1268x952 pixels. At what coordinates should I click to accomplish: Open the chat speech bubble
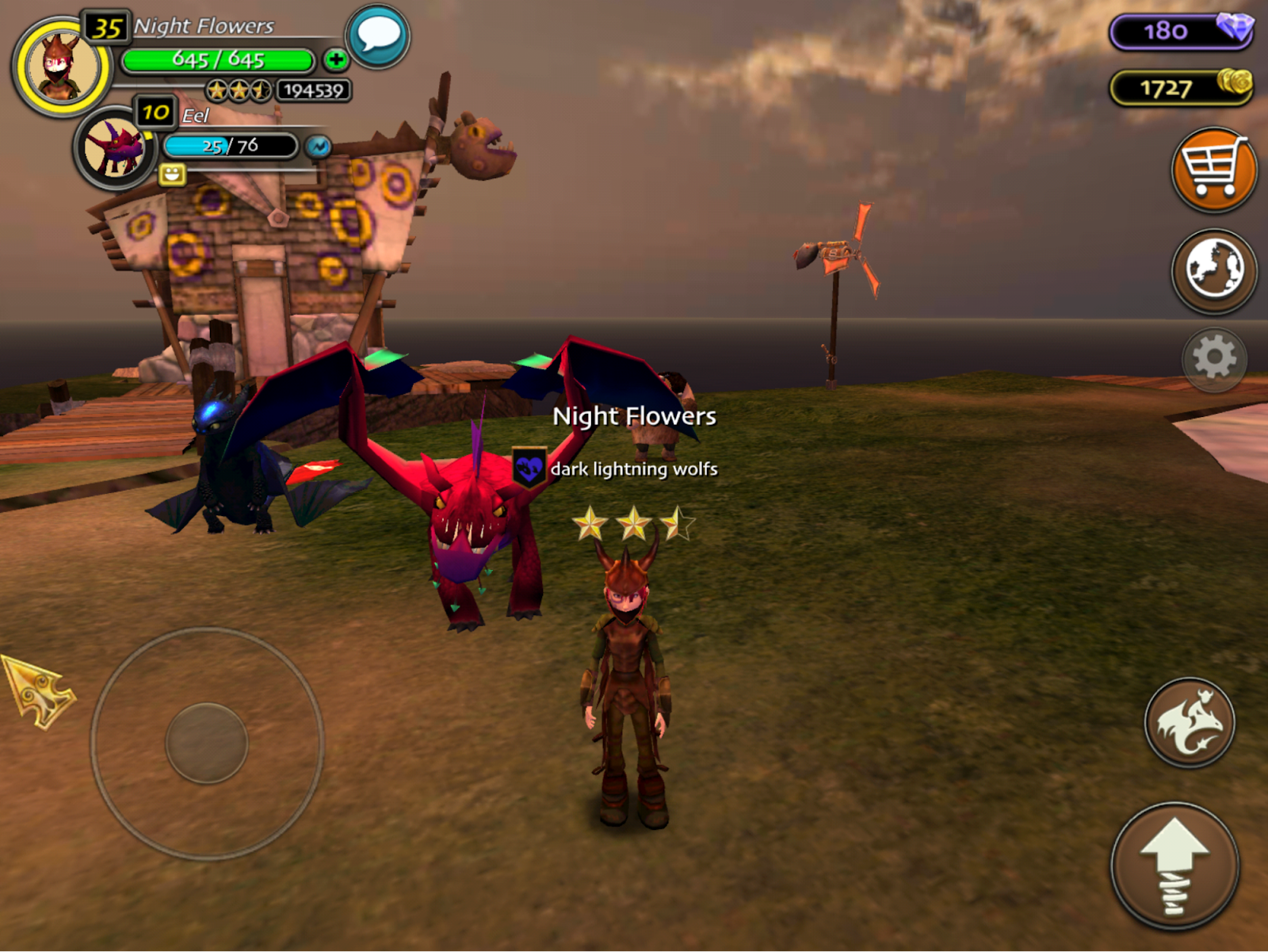[378, 36]
